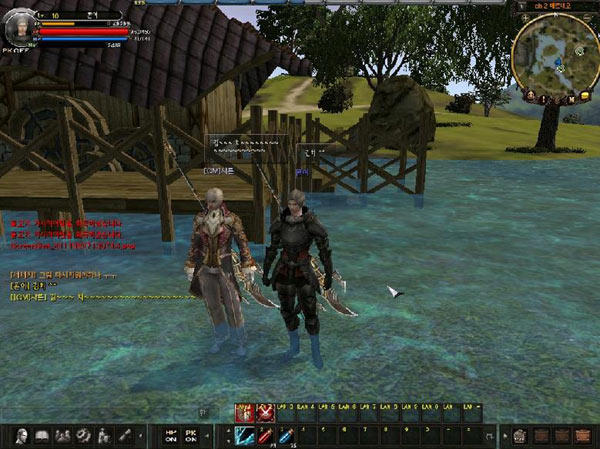Toggle the HP ON button

tap(169, 436)
